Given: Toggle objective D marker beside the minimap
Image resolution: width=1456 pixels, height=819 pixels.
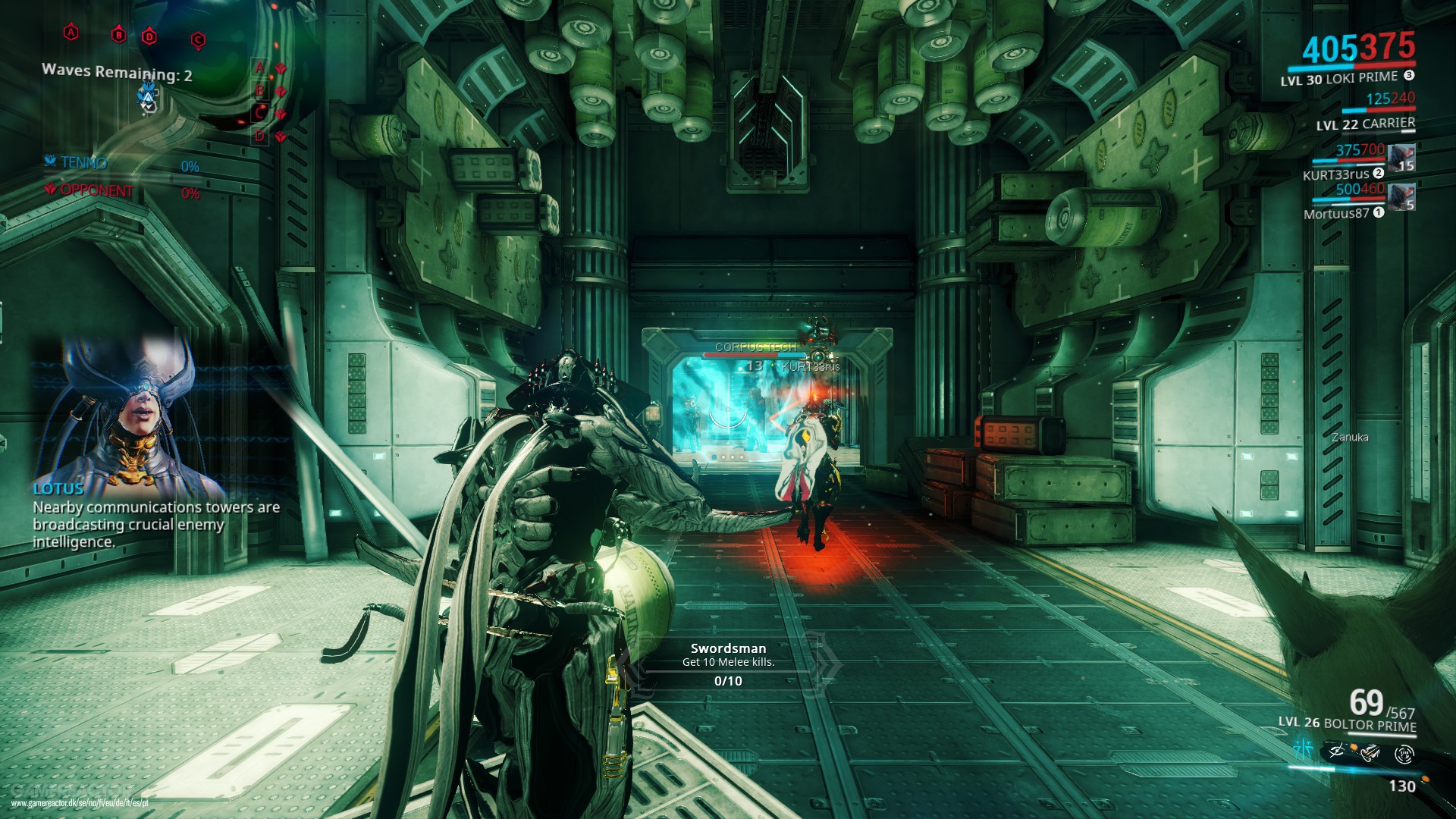Looking at the screenshot, I should pyautogui.click(x=259, y=136).
